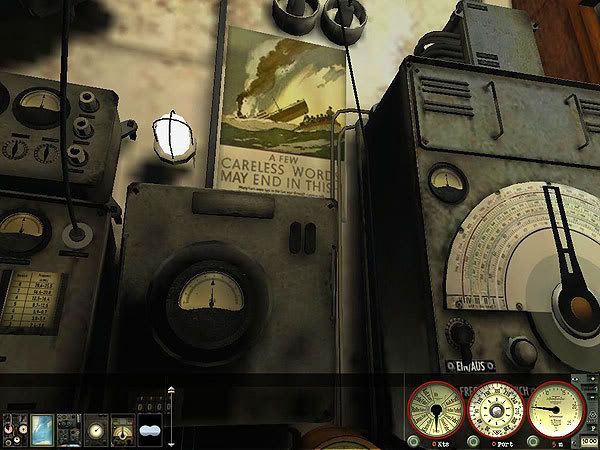Select the radio tuning dial thumbnail
This screenshot has width=600, height=450.
click(x=123, y=427)
